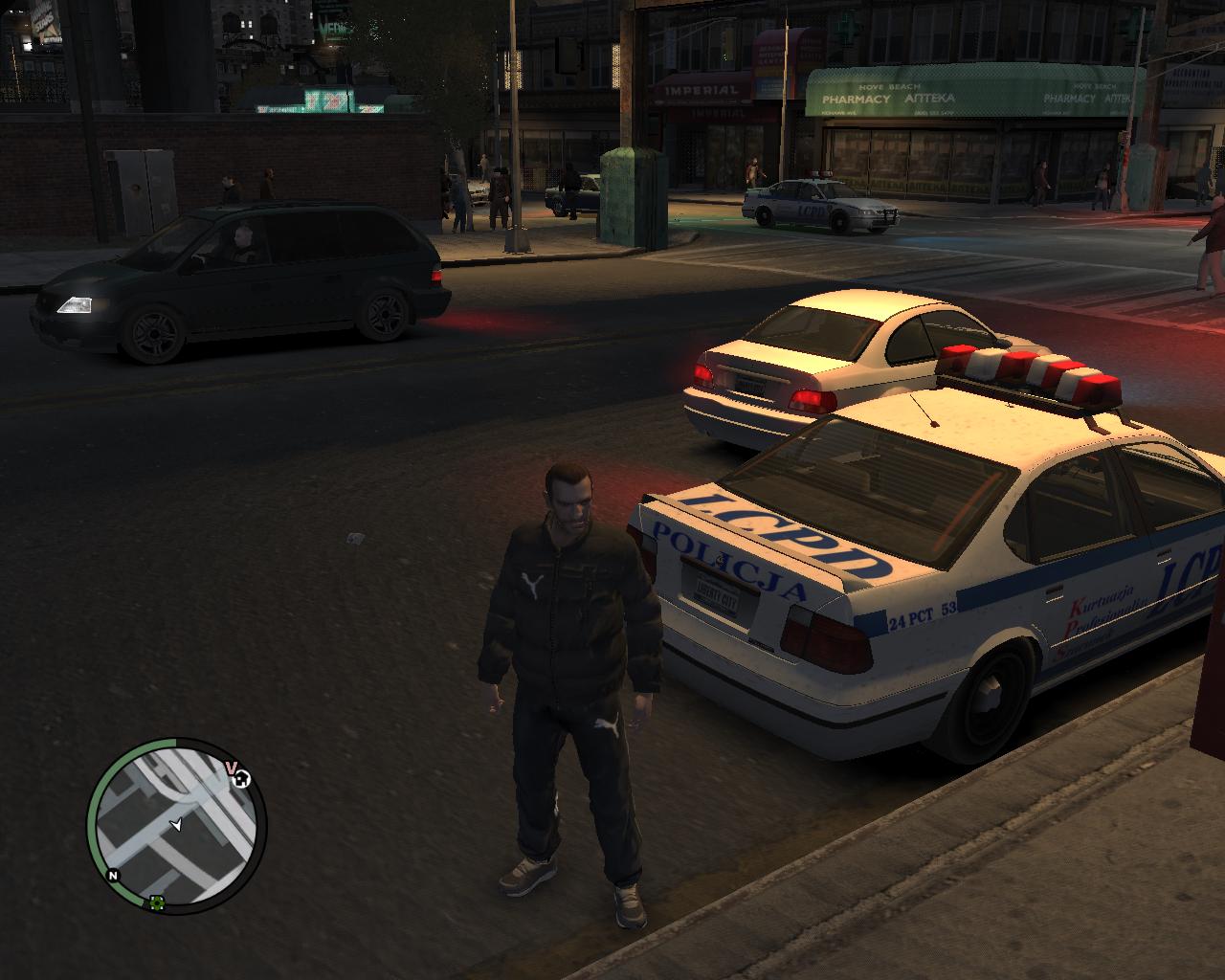Click the circular radar minimap
The image size is (1225, 980).
177,825
